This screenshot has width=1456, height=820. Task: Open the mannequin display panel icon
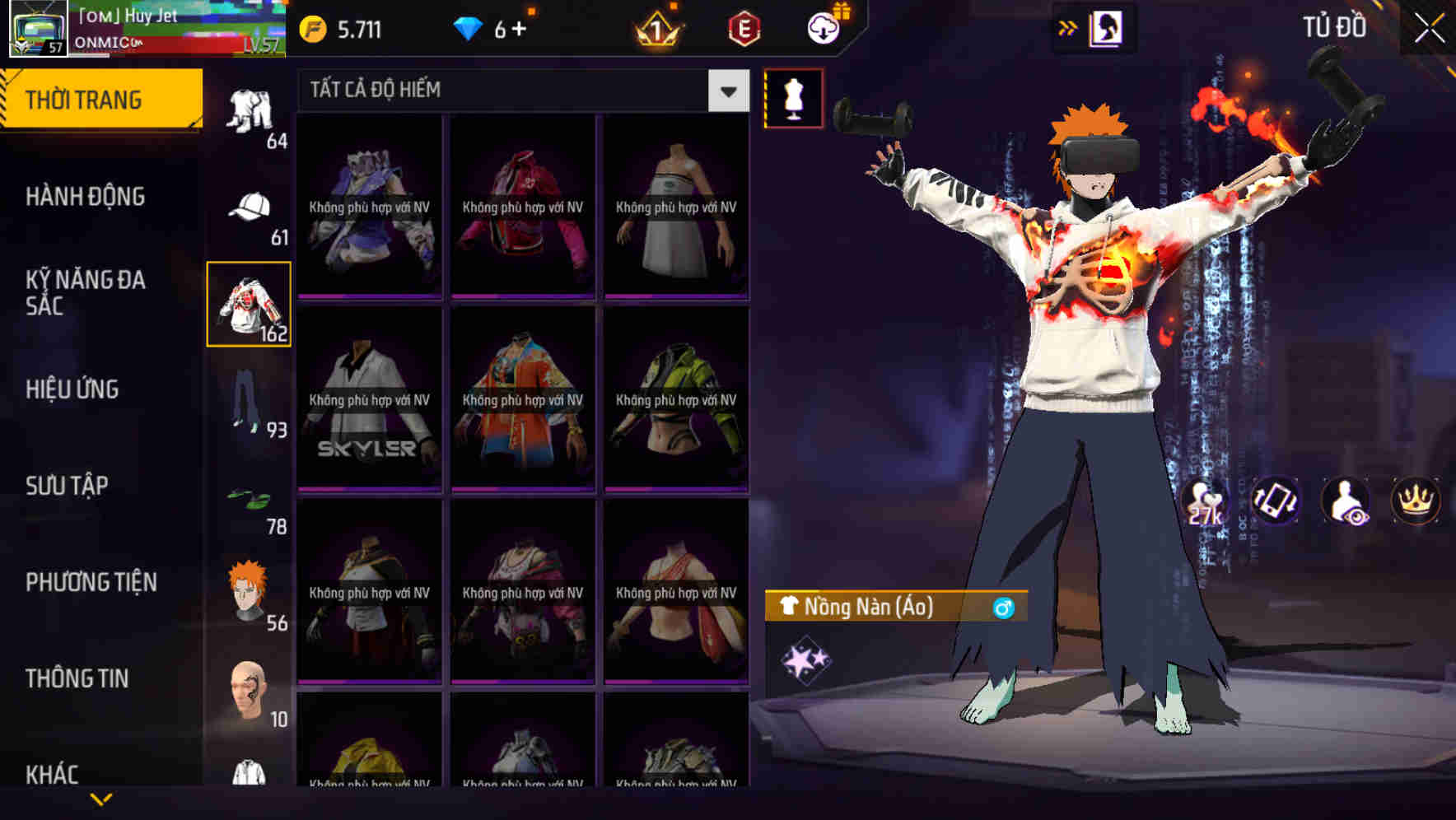coord(792,98)
